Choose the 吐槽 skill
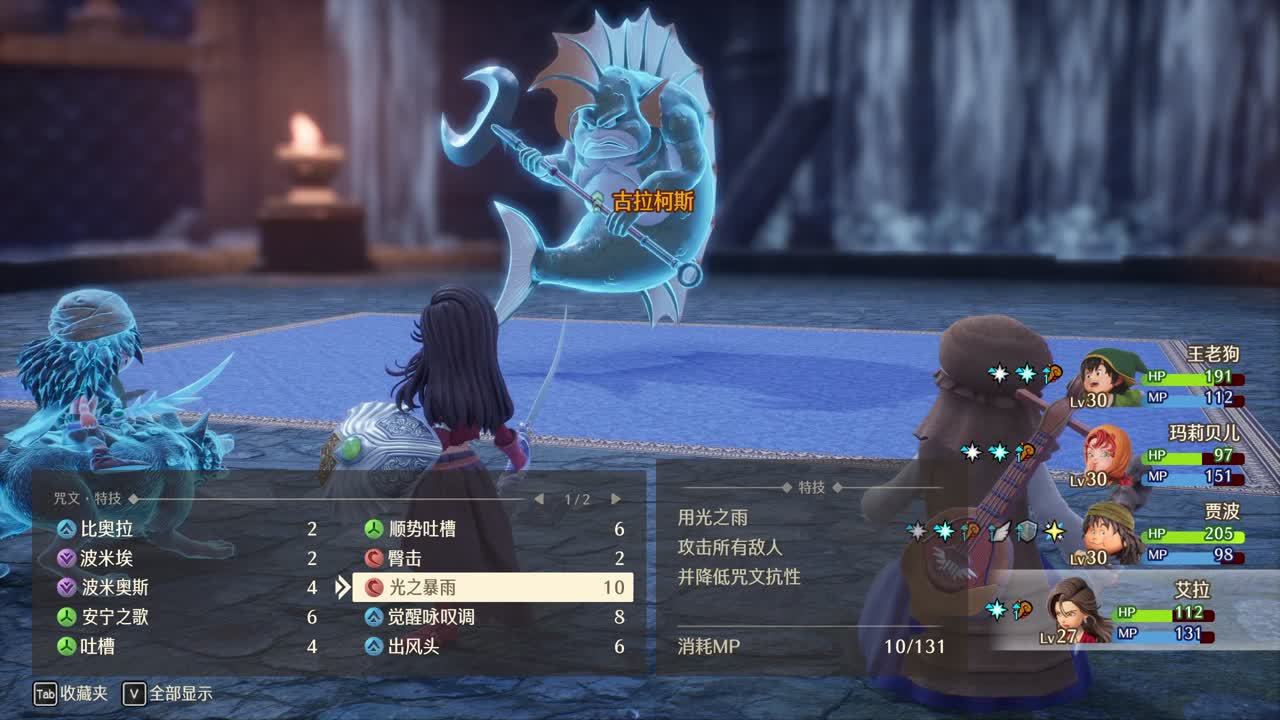1280x720 pixels. tap(97, 646)
